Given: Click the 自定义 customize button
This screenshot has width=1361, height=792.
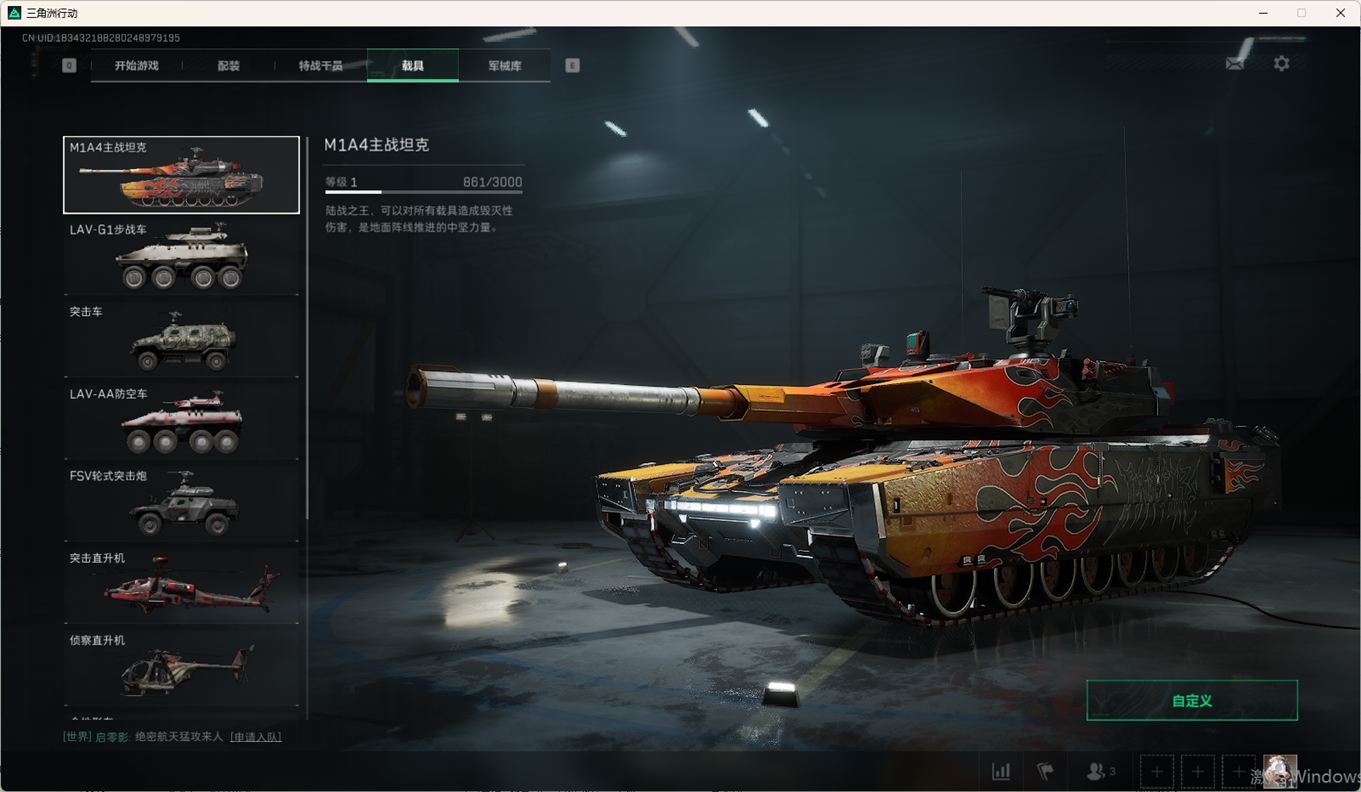Looking at the screenshot, I should tap(1192, 701).
